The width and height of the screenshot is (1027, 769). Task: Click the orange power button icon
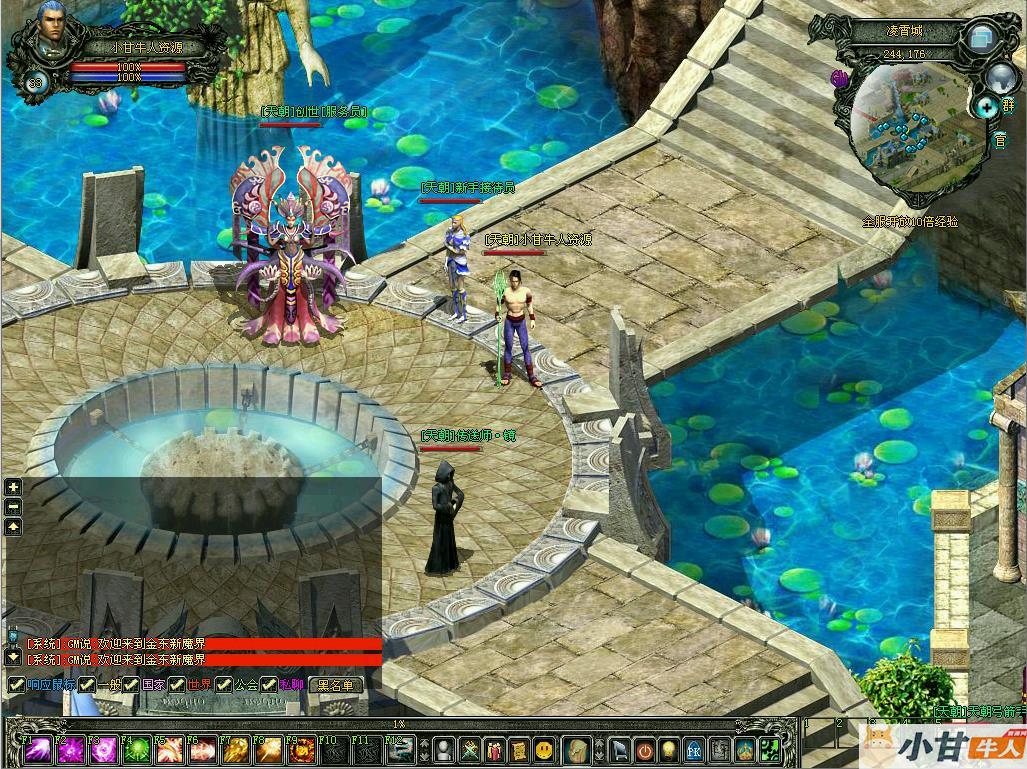645,749
